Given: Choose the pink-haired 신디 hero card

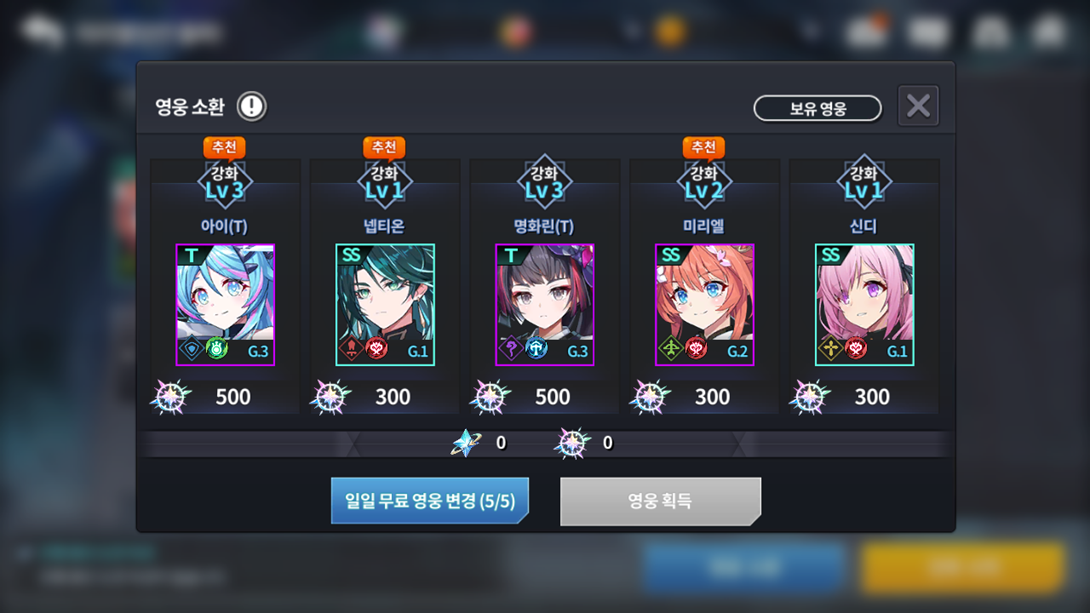Looking at the screenshot, I should click(864, 305).
